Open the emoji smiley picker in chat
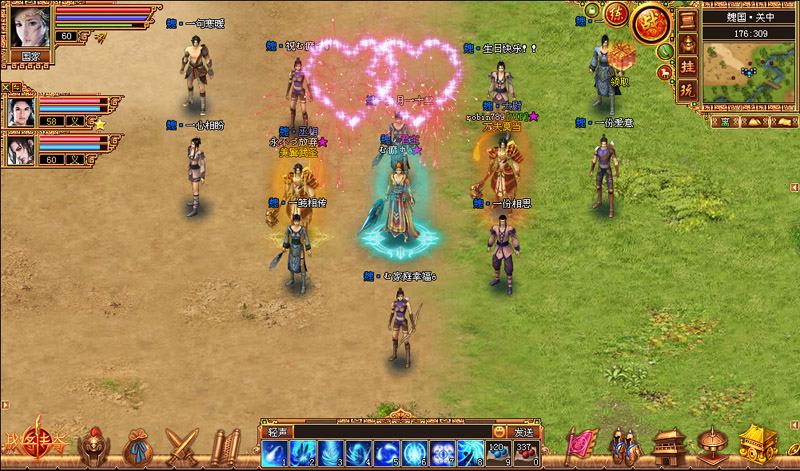 coord(499,431)
